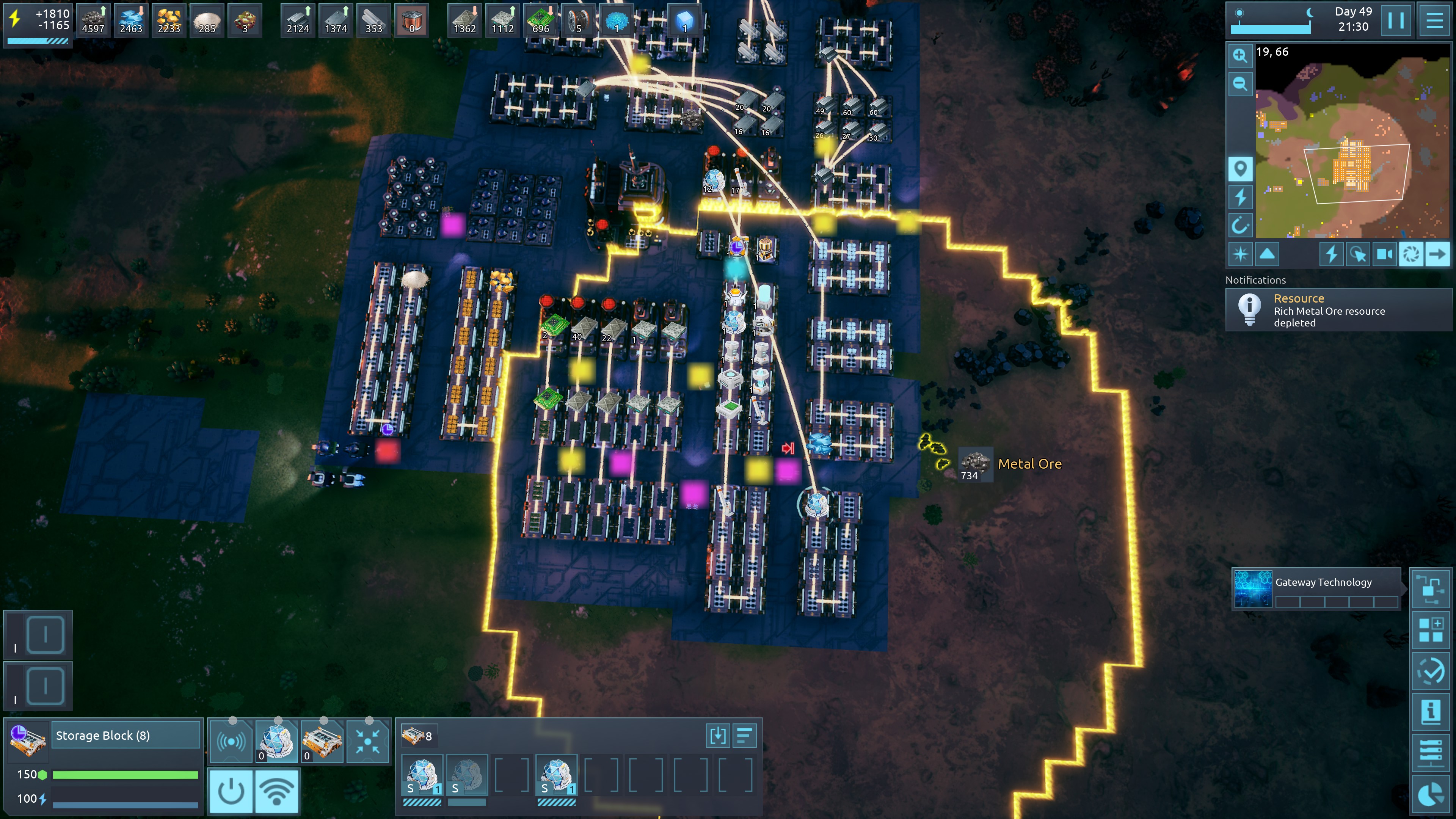Zoom in on the minimap

pyautogui.click(x=1240, y=55)
